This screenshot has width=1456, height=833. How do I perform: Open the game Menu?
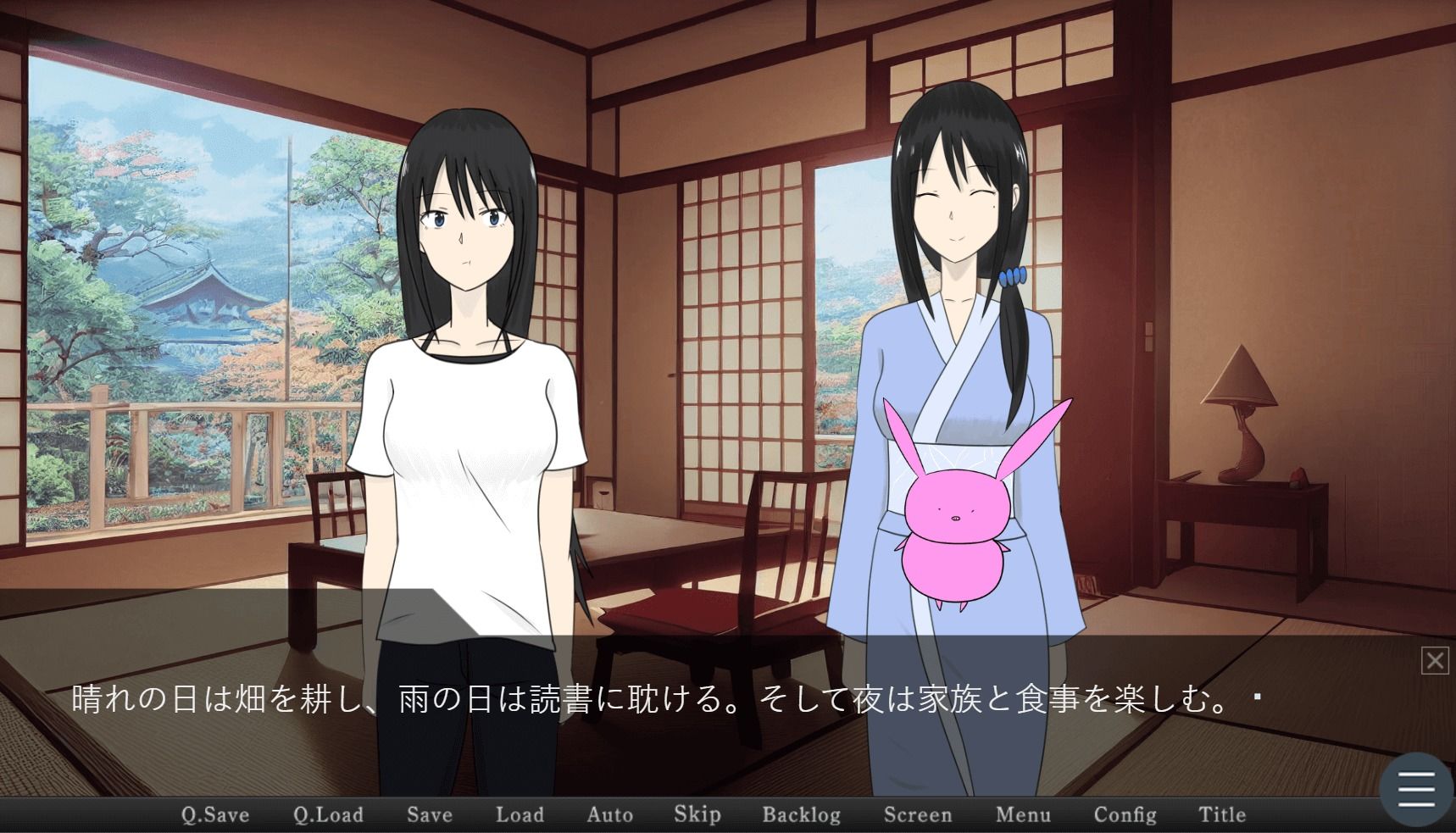[x=1023, y=814]
